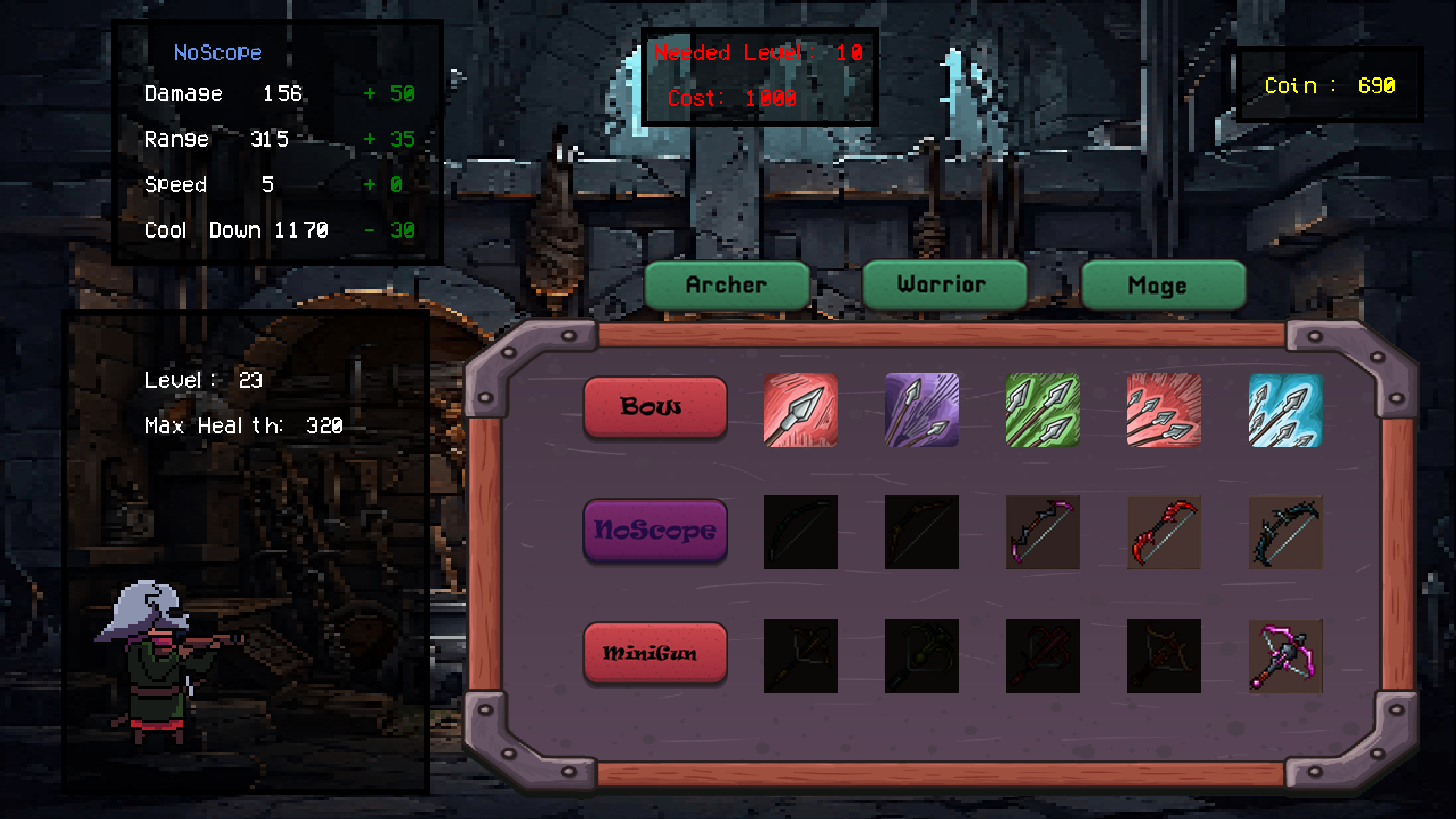Select the single red arrow skill
Screen dimensions: 1456x819
pos(800,410)
